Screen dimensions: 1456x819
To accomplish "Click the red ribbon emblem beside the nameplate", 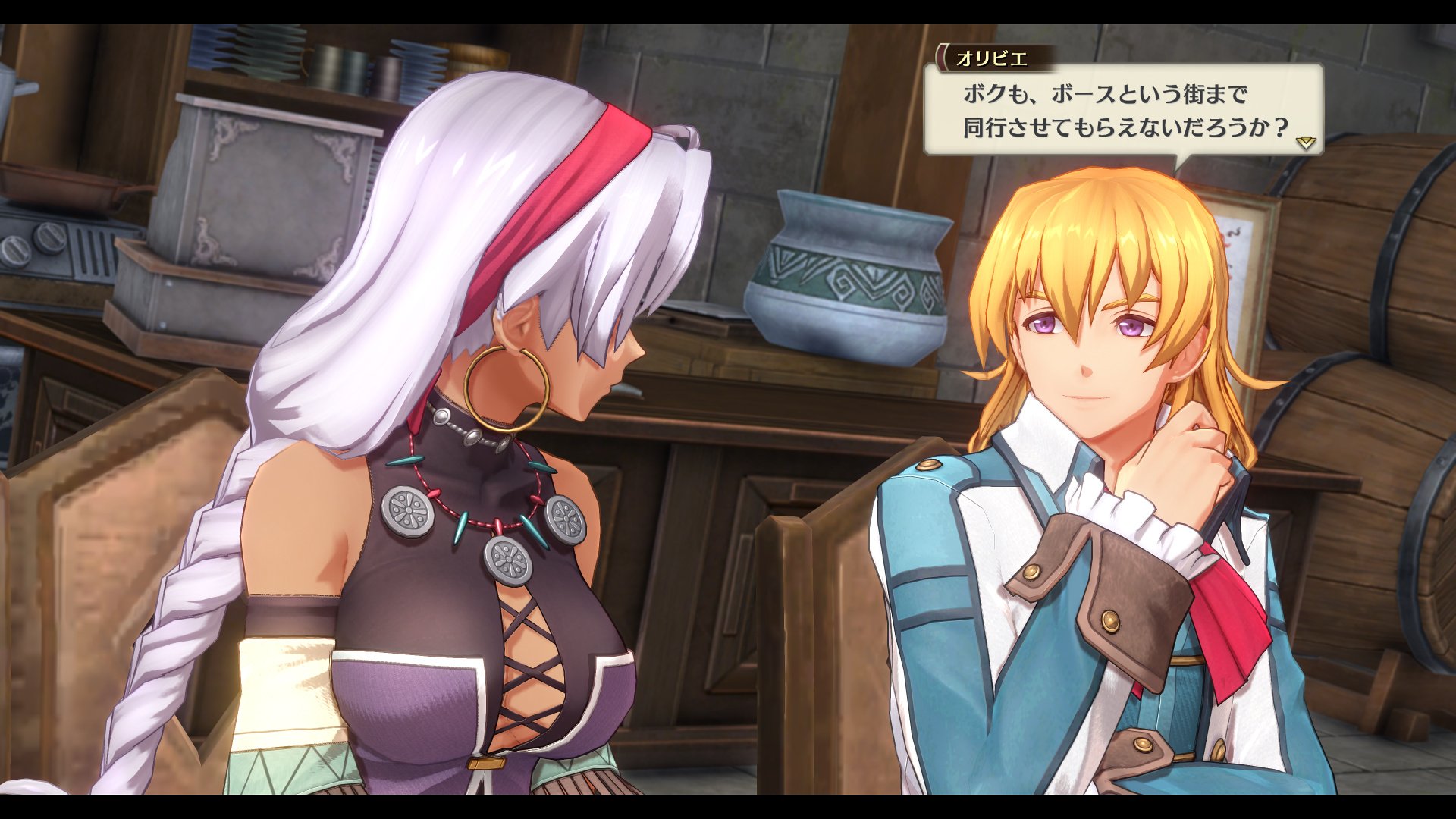I will pos(942,55).
